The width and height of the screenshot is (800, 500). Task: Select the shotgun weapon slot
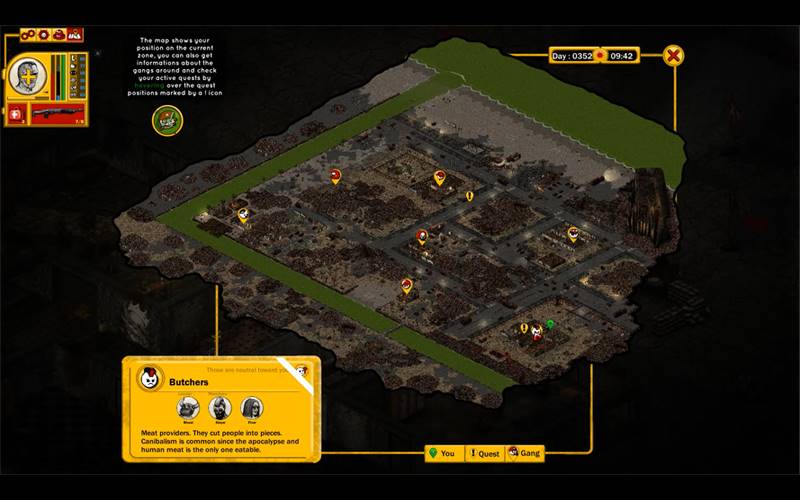click(56, 114)
